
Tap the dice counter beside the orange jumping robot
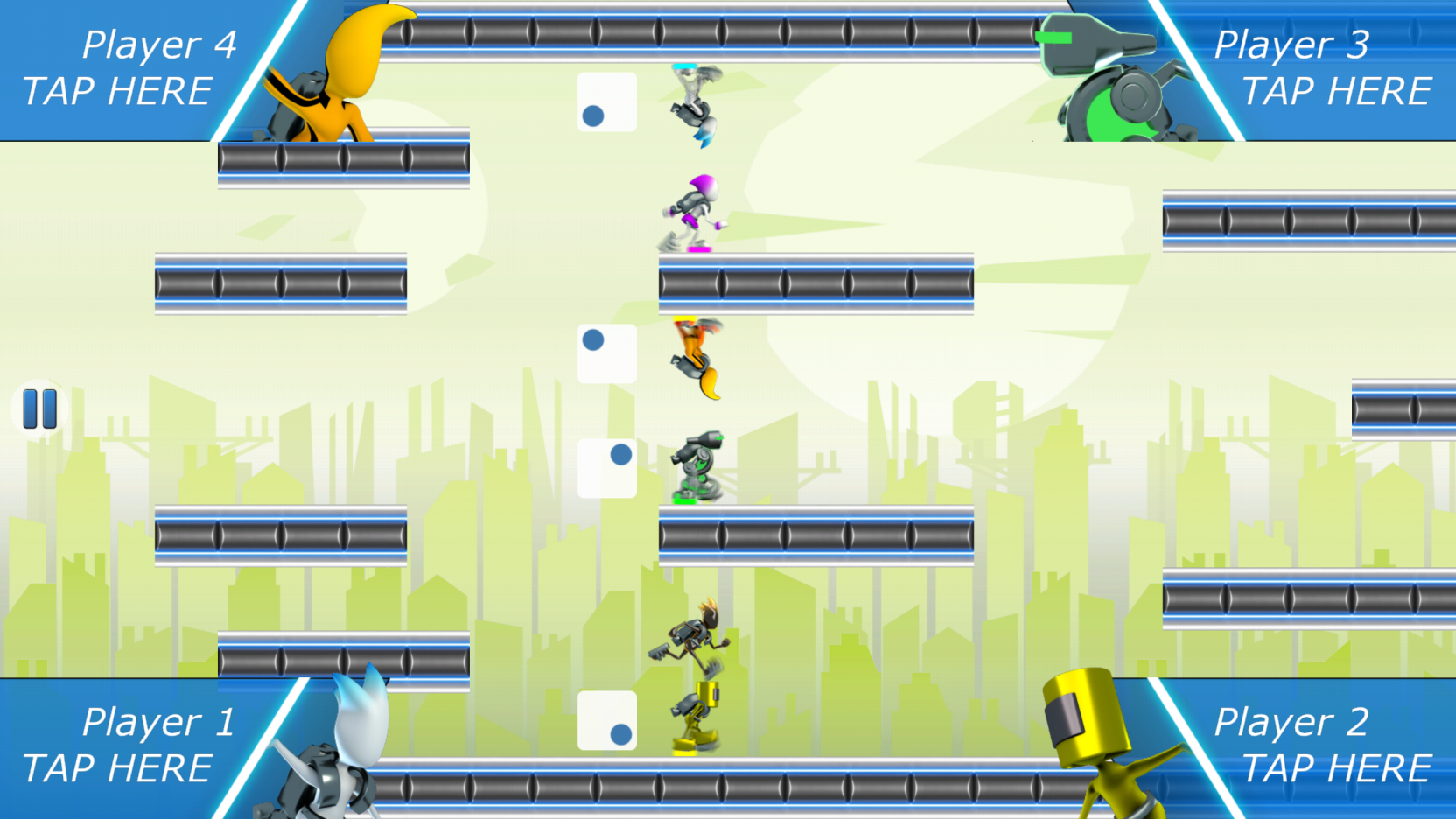click(606, 353)
